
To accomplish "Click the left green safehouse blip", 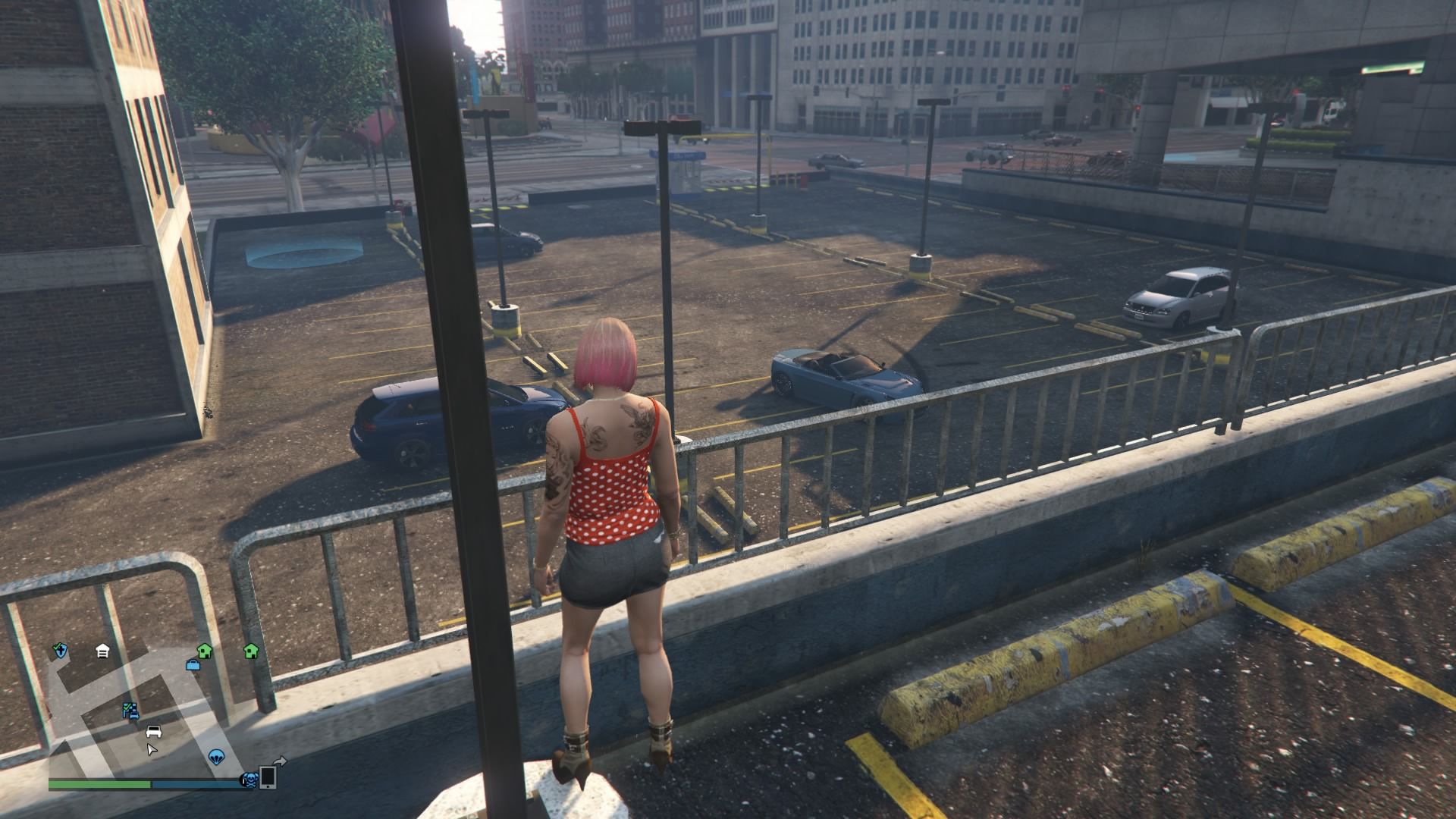I will pos(205,651).
